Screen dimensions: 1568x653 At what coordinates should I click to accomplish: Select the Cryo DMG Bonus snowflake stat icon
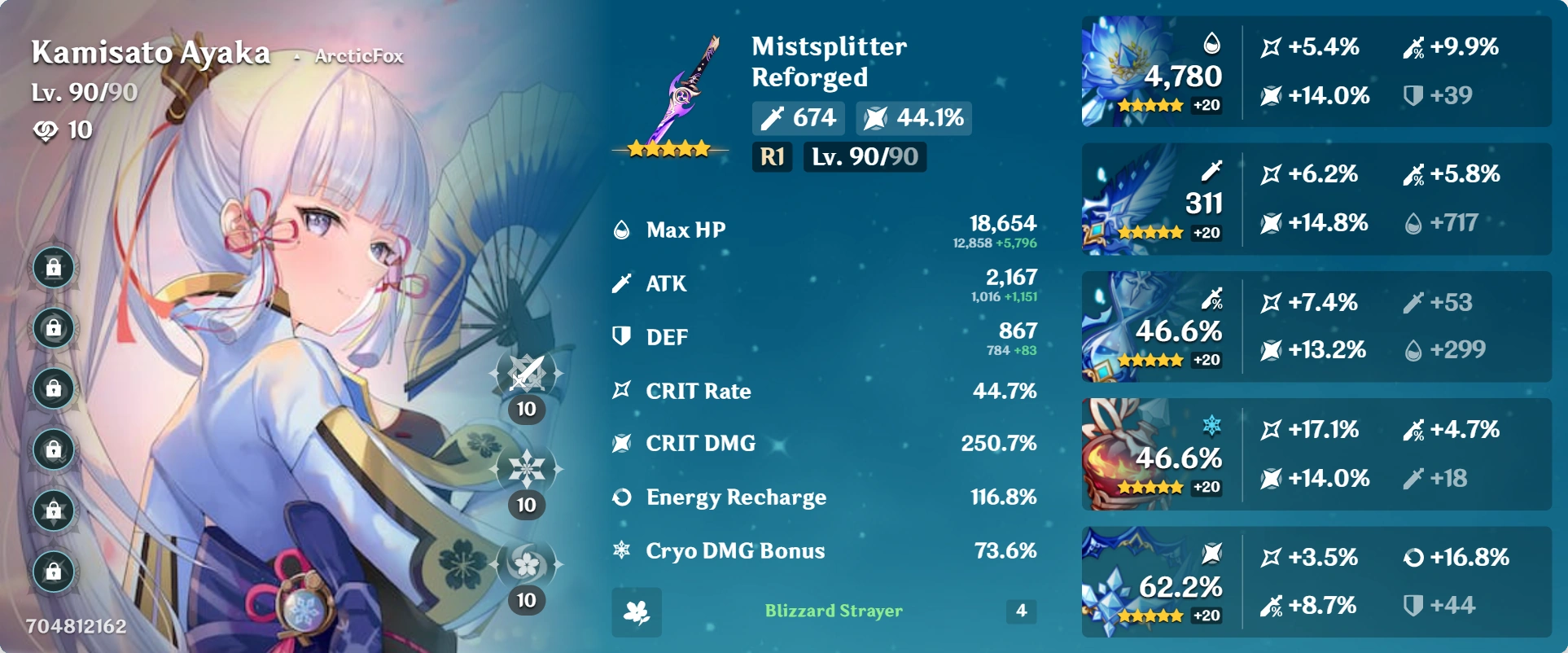coord(620,551)
